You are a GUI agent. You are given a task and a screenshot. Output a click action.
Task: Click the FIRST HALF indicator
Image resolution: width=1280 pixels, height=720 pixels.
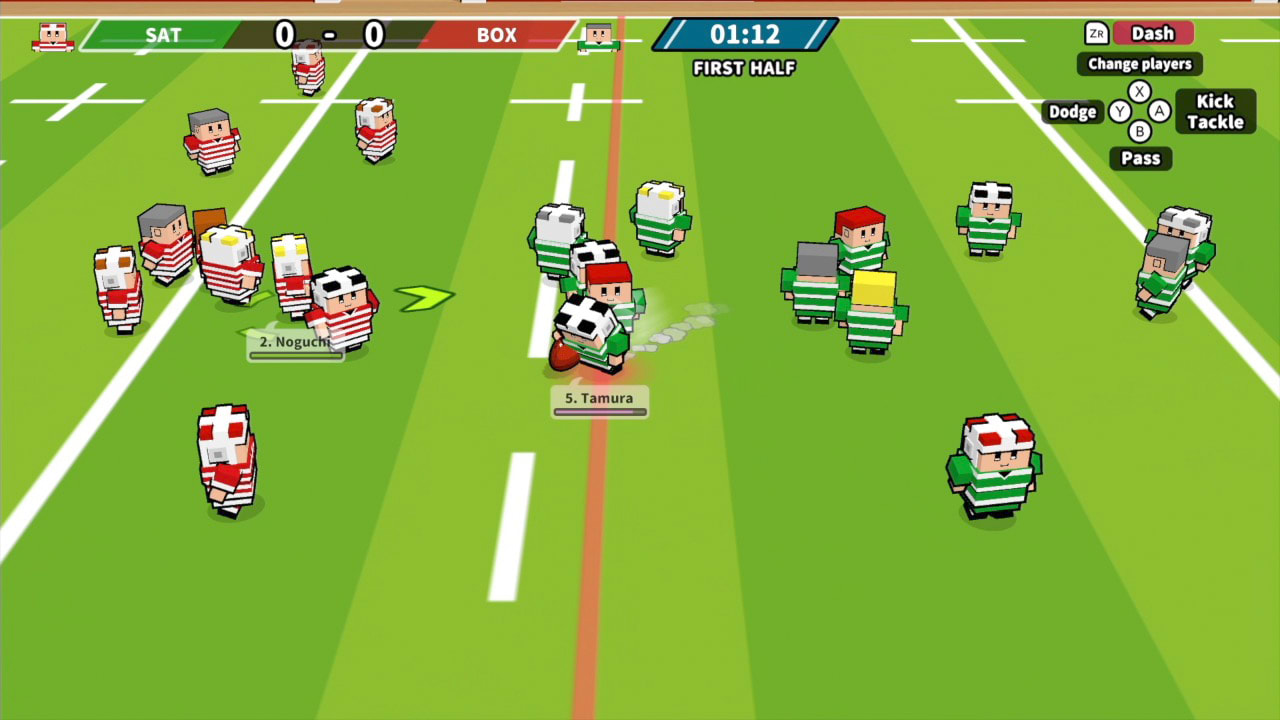click(743, 69)
